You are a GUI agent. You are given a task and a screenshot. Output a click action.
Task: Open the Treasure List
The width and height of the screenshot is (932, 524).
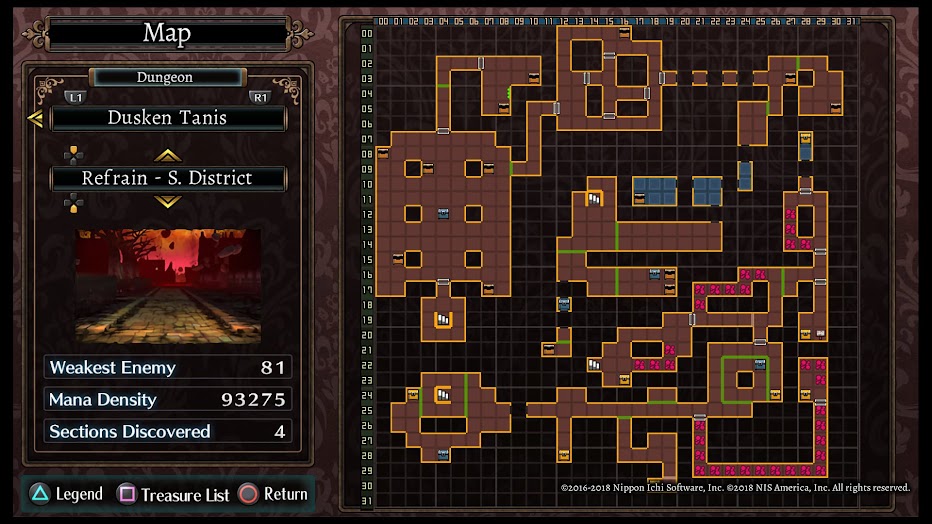click(x=174, y=494)
